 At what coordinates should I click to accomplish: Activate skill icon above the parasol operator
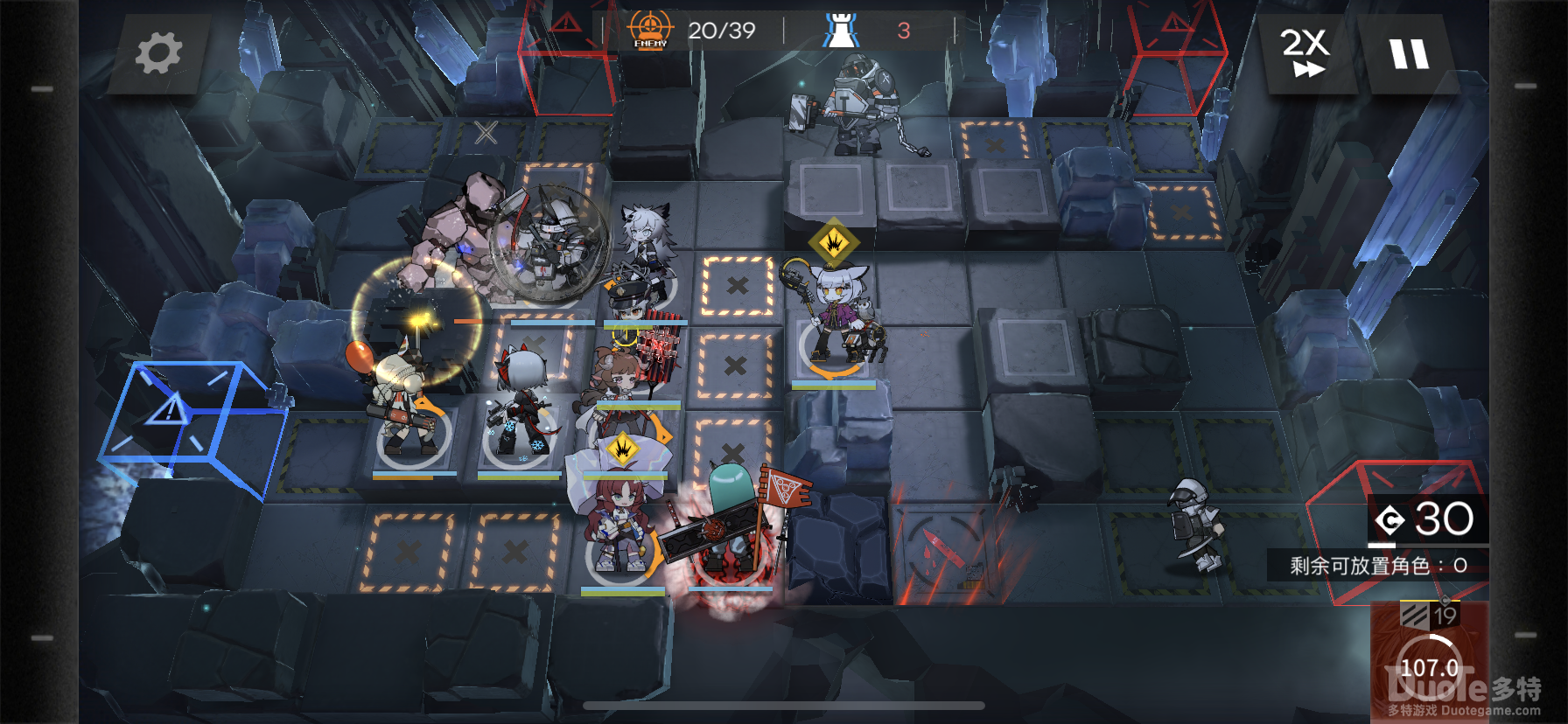click(623, 449)
